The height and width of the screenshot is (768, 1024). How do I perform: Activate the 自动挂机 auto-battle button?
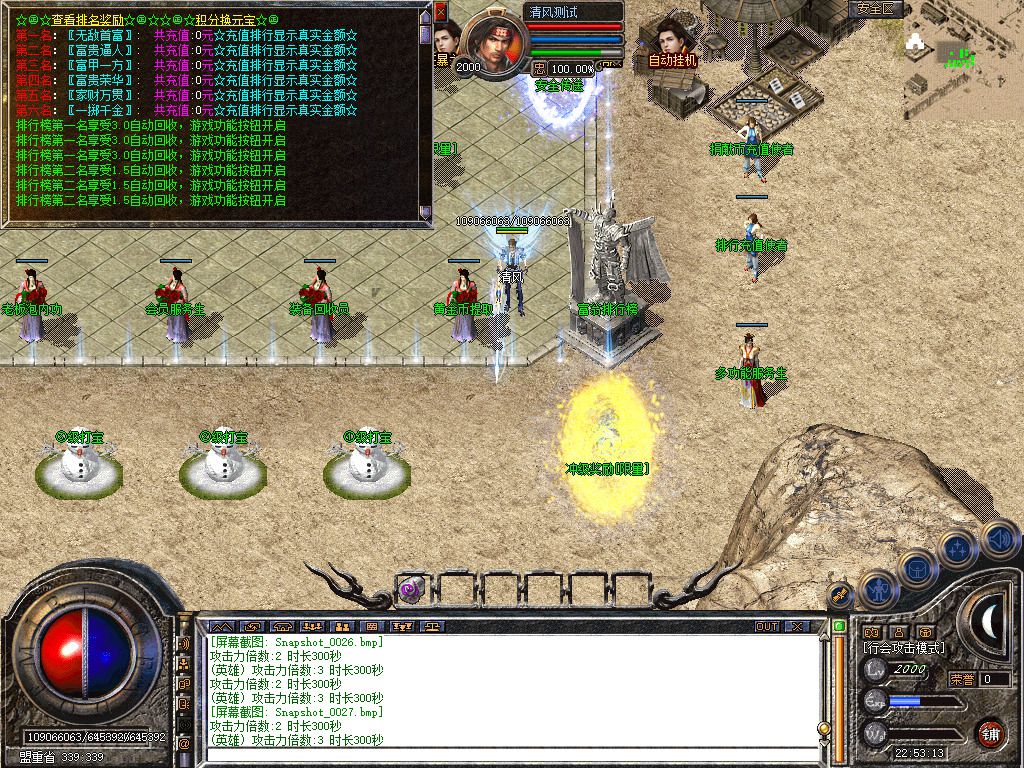pos(672,47)
